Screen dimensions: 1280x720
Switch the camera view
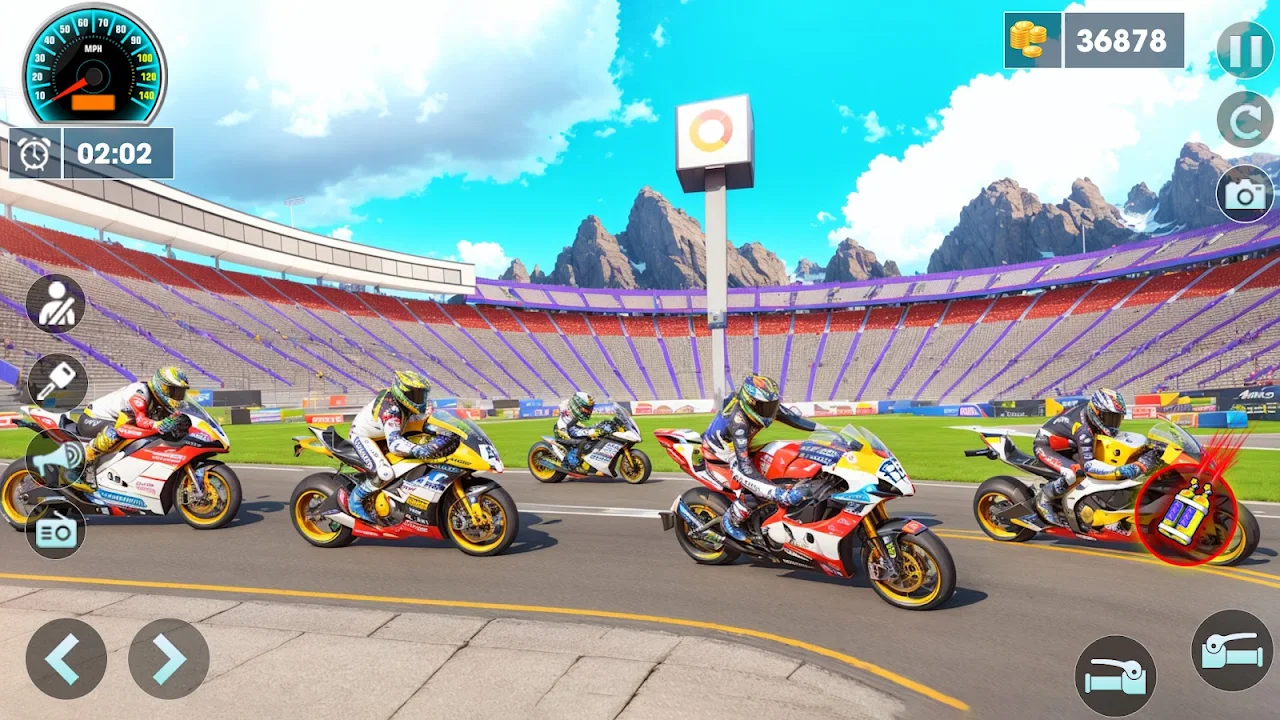tap(1245, 194)
